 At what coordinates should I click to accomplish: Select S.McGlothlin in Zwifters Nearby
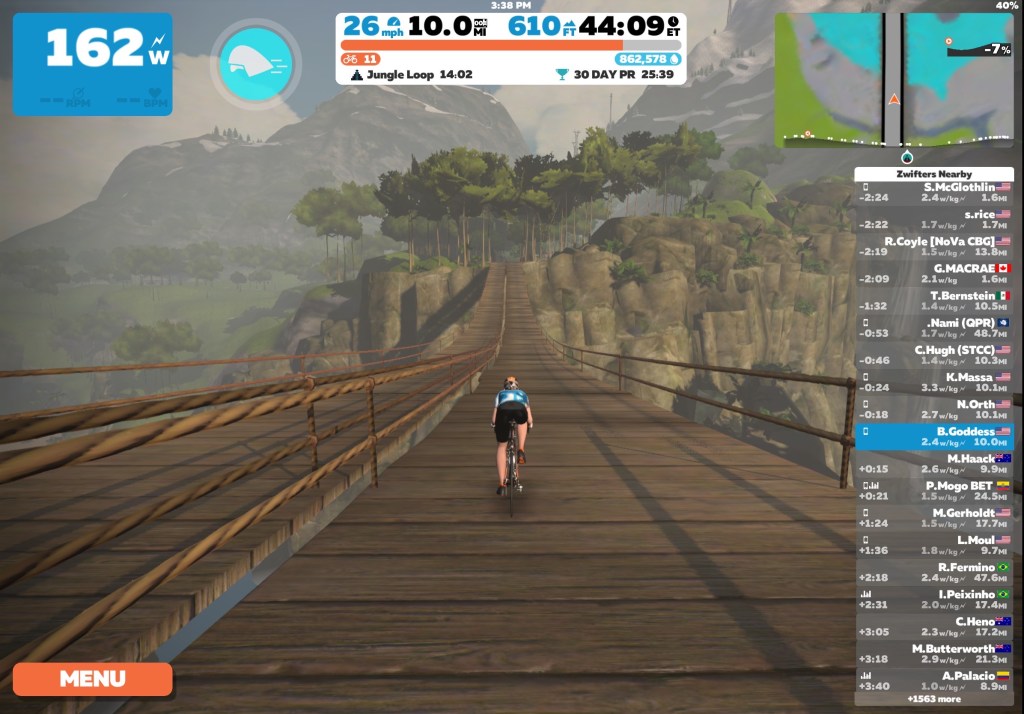[934, 192]
